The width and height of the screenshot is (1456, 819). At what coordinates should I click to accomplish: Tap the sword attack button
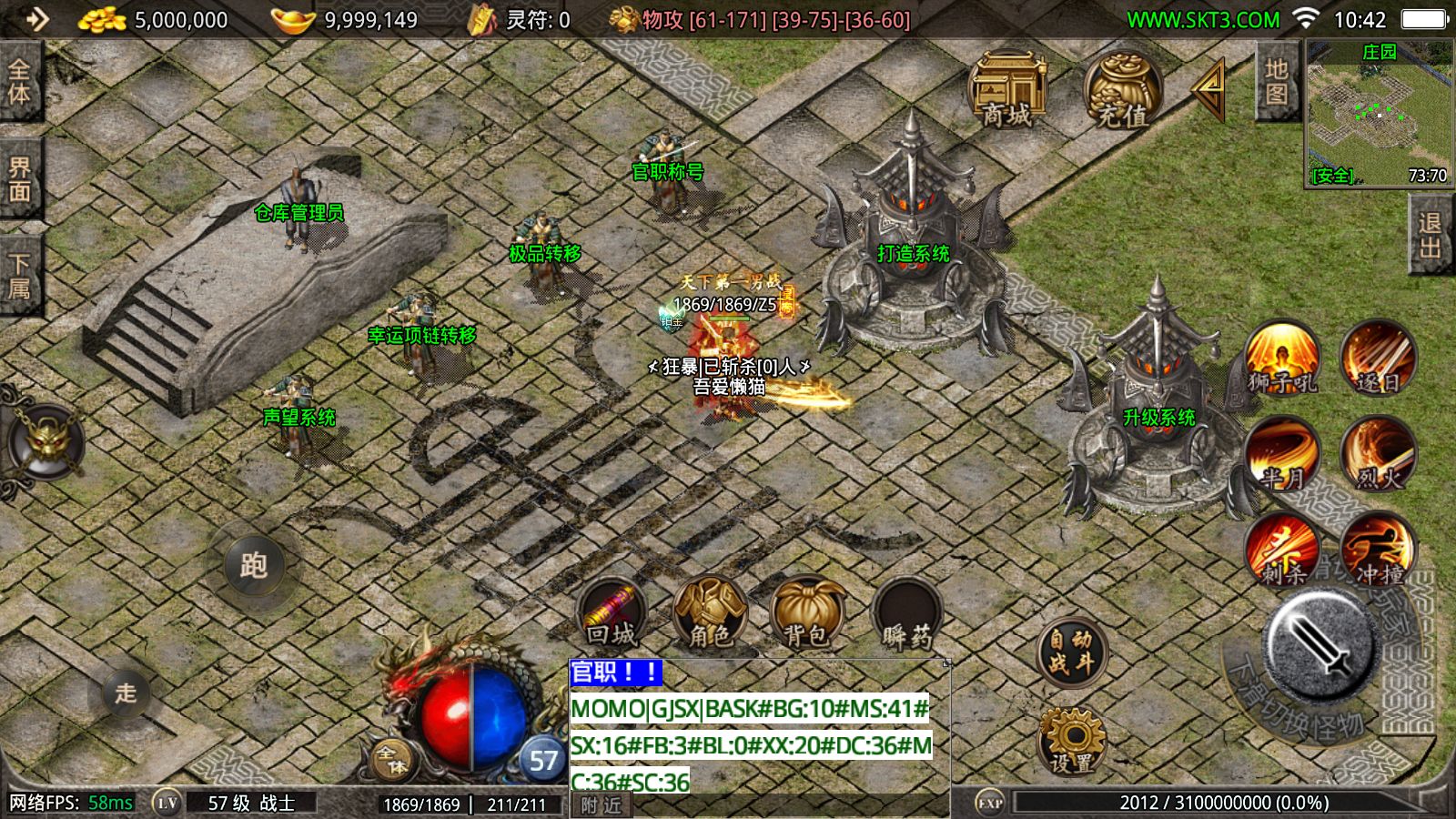click(x=1319, y=642)
